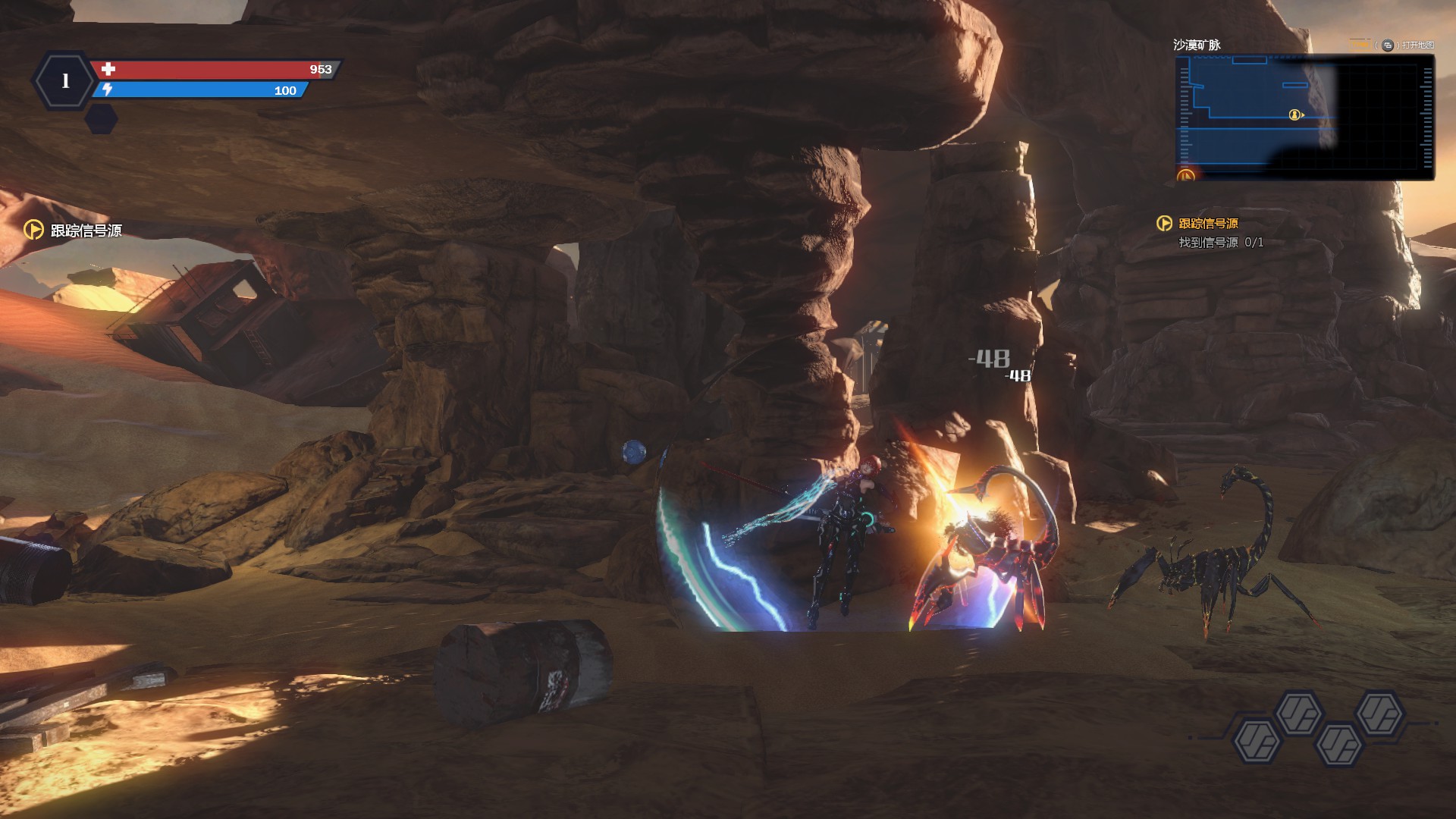Open the desert mine minimap
The image size is (1456, 819).
pos(1303,117)
